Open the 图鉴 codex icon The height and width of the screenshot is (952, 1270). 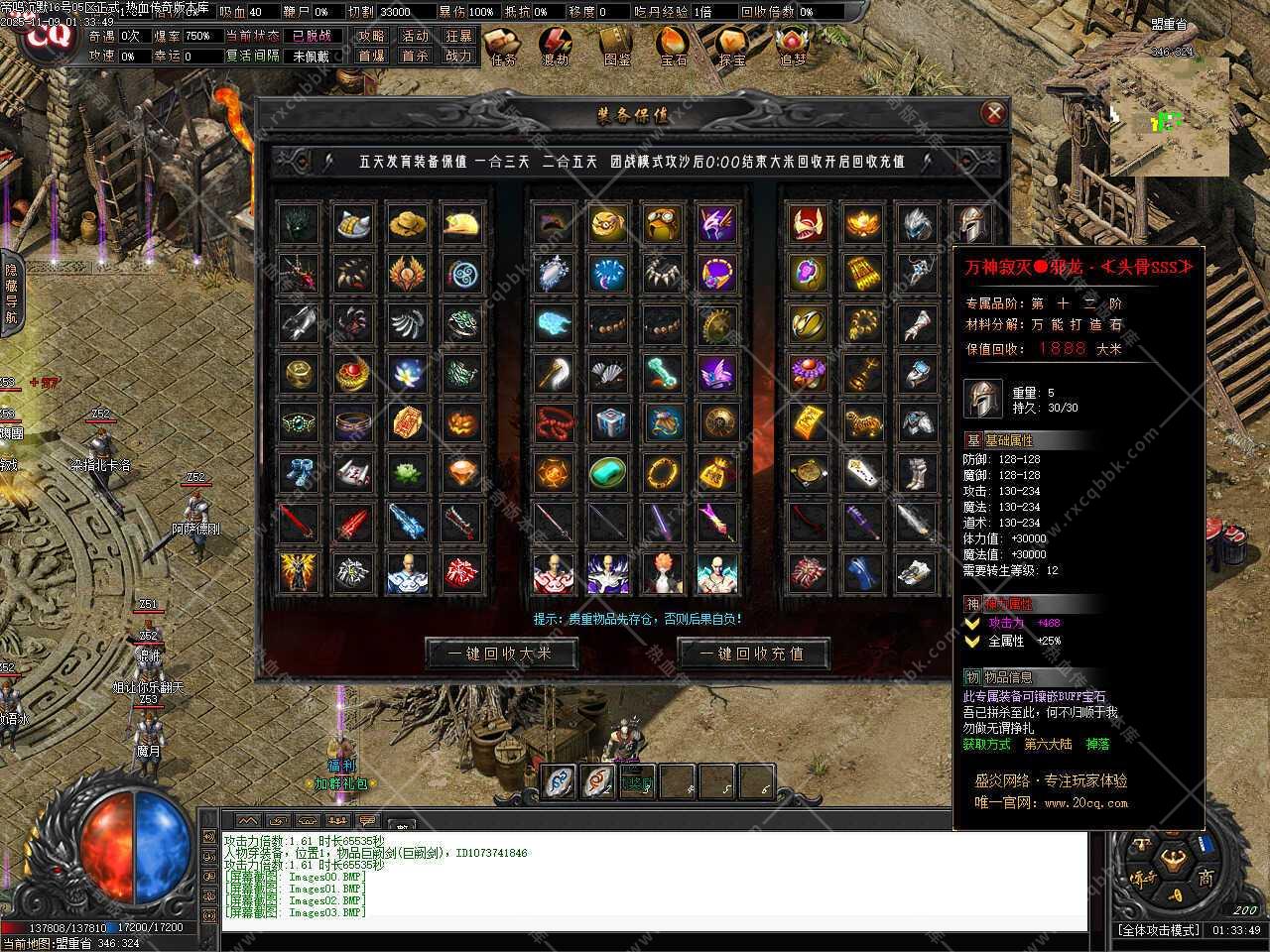point(616,46)
